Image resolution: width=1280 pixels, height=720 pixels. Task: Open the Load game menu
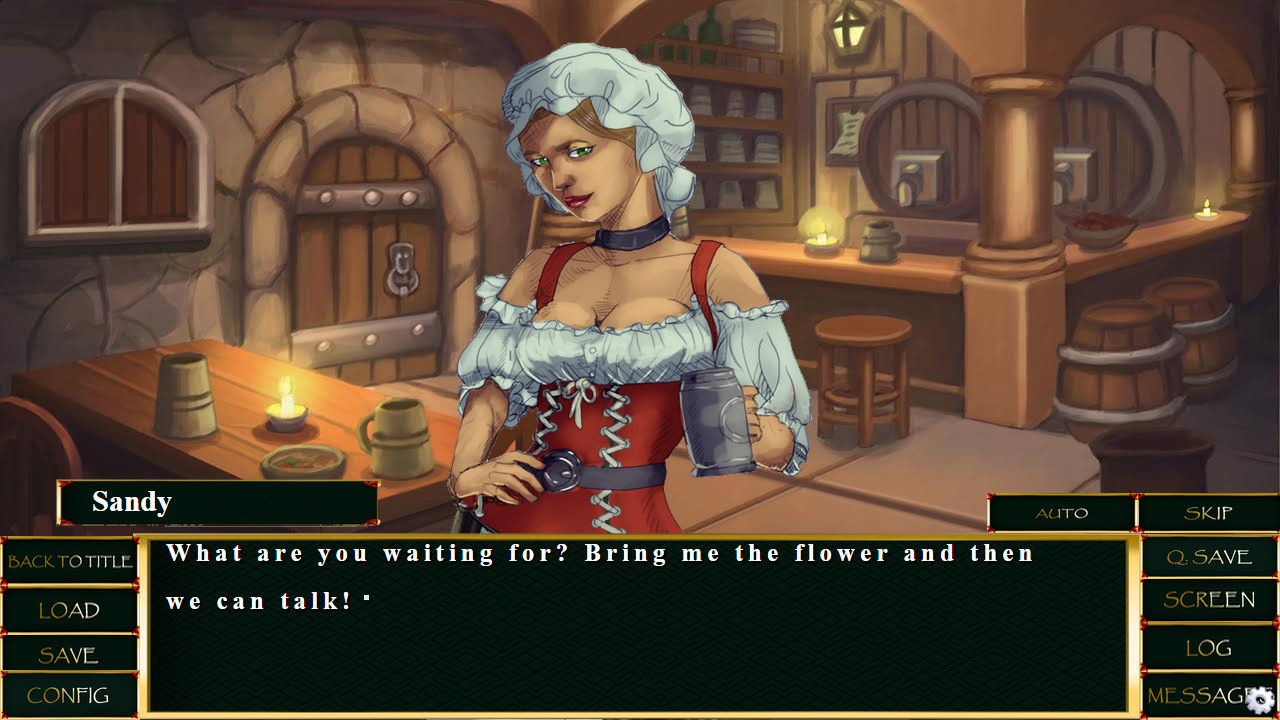coord(69,610)
